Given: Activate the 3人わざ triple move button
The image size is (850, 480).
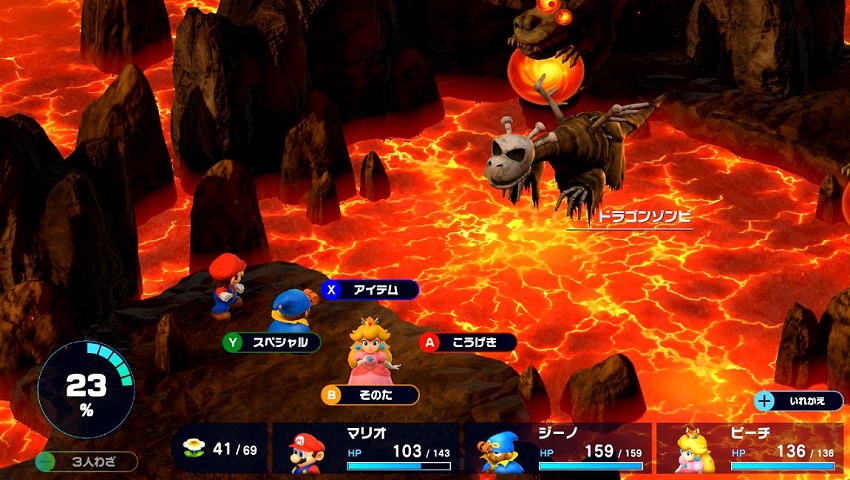Looking at the screenshot, I should click(x=86, y=462).
